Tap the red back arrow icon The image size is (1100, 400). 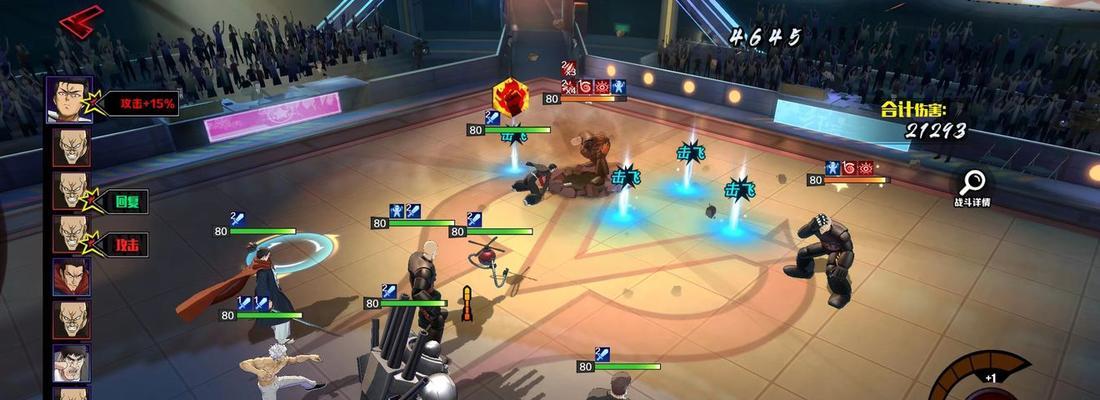pyautogui.click(x=80, y=20)
